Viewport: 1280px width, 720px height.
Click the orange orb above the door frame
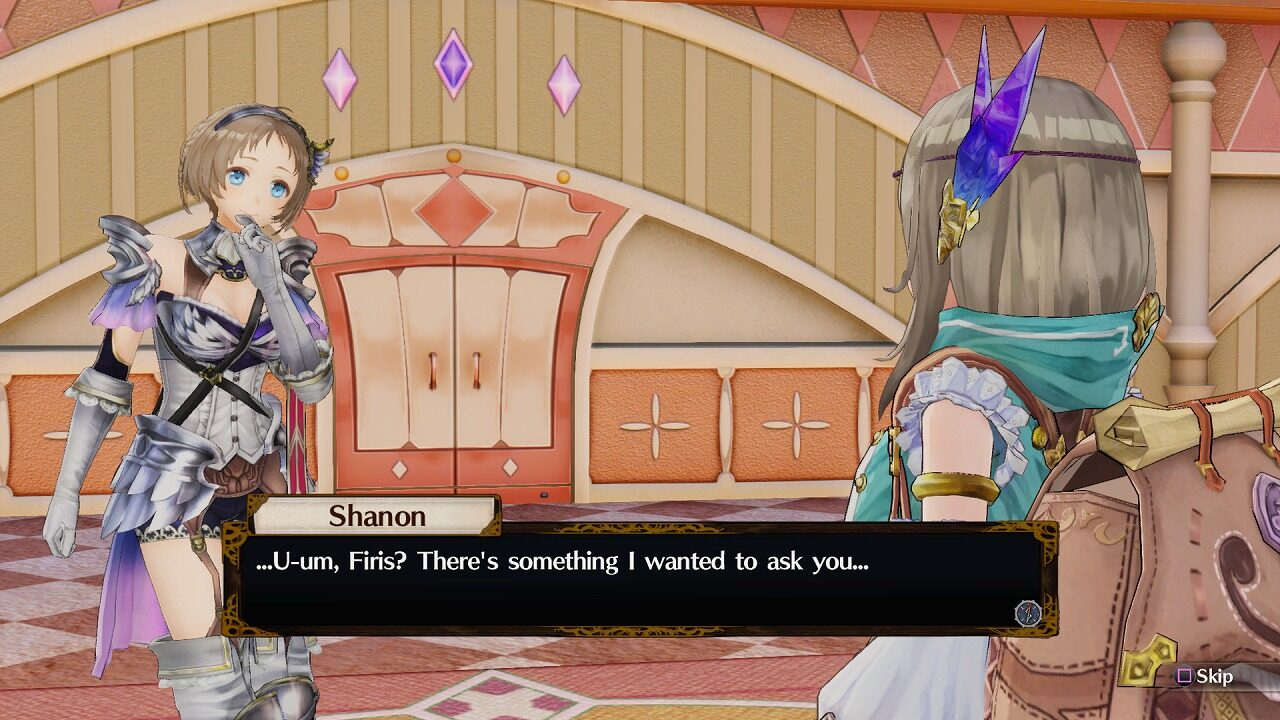[x=456, y=157]
